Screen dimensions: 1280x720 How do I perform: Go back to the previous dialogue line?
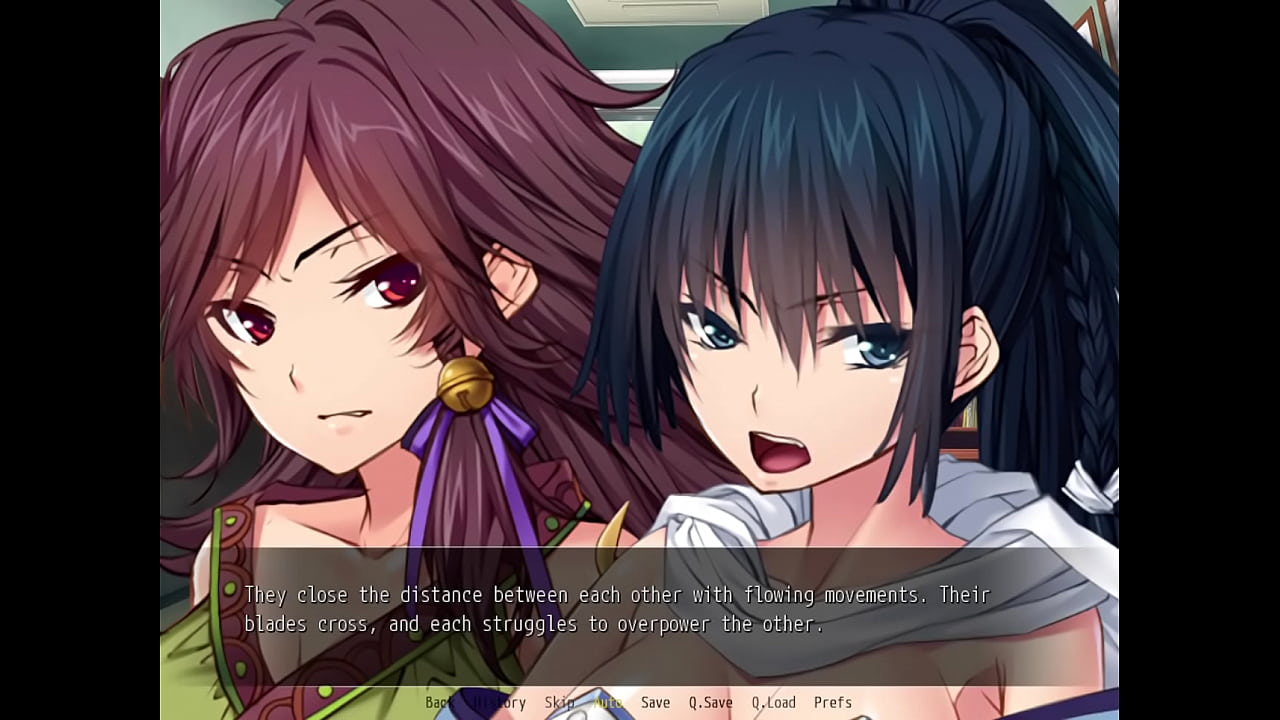click(x=439, y=703)
